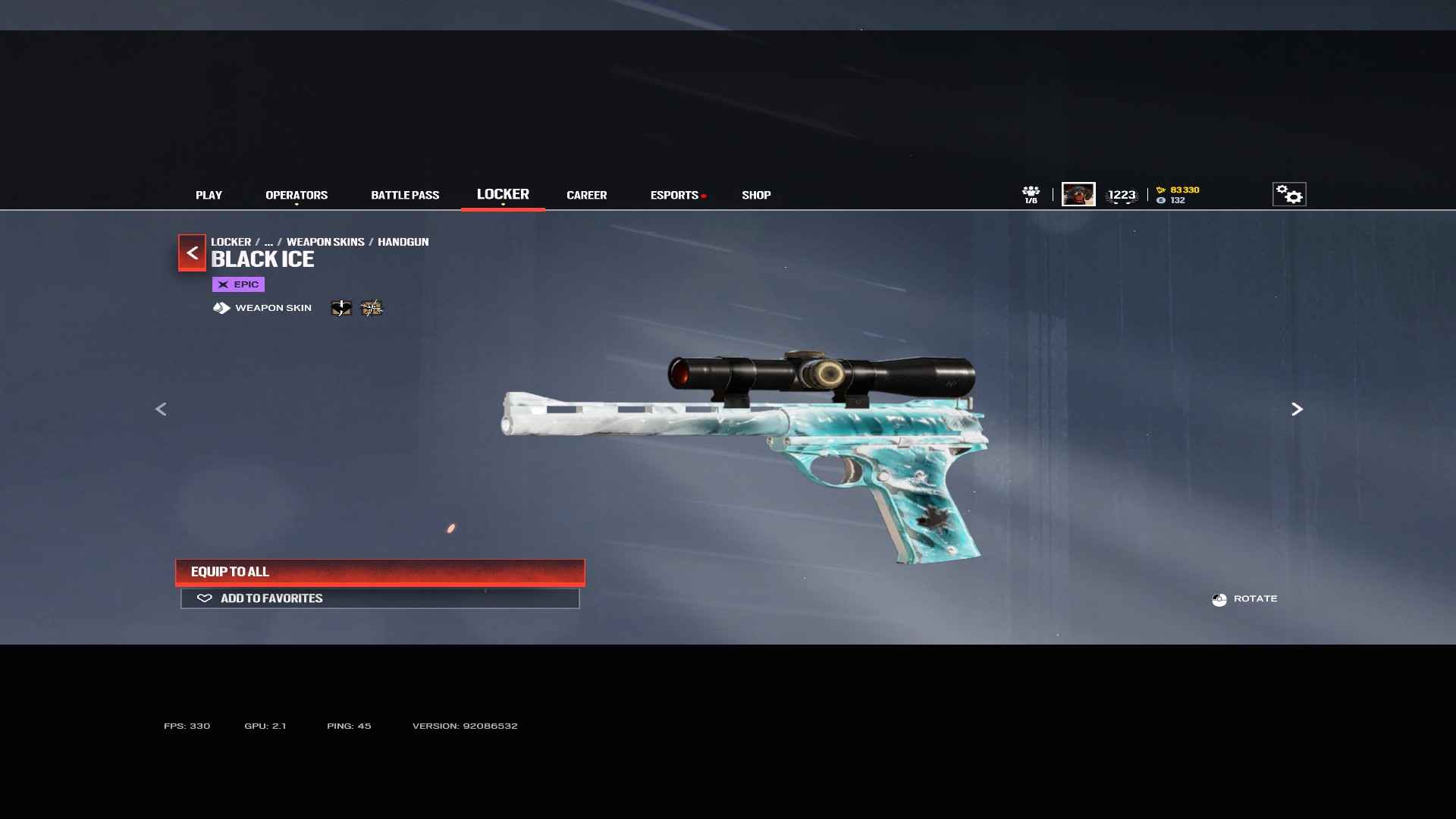This screenshot has width=1456, height=819.
Task: Open the settings gear menu
Action: click(1288, 195)
